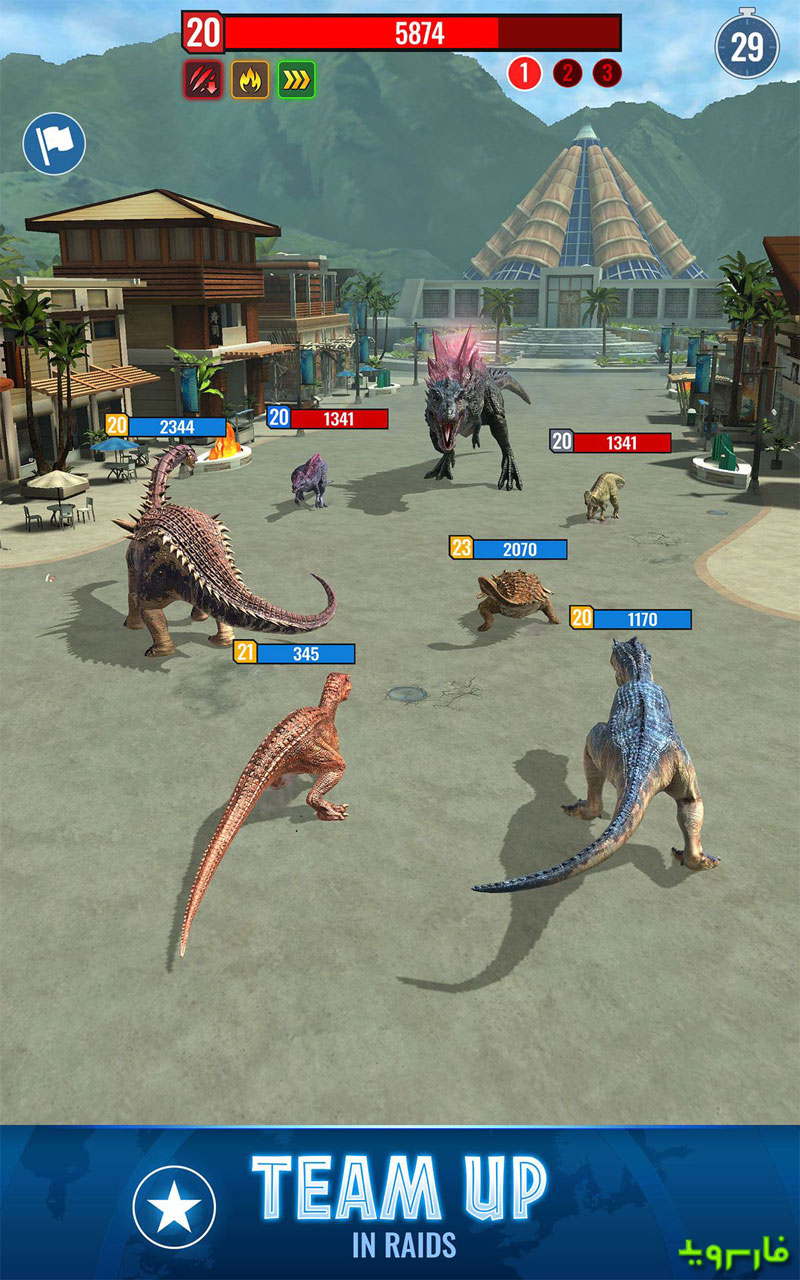Tap the white flag surrender button
Screen dimensions: 800x1280
(x=54, y=143)
